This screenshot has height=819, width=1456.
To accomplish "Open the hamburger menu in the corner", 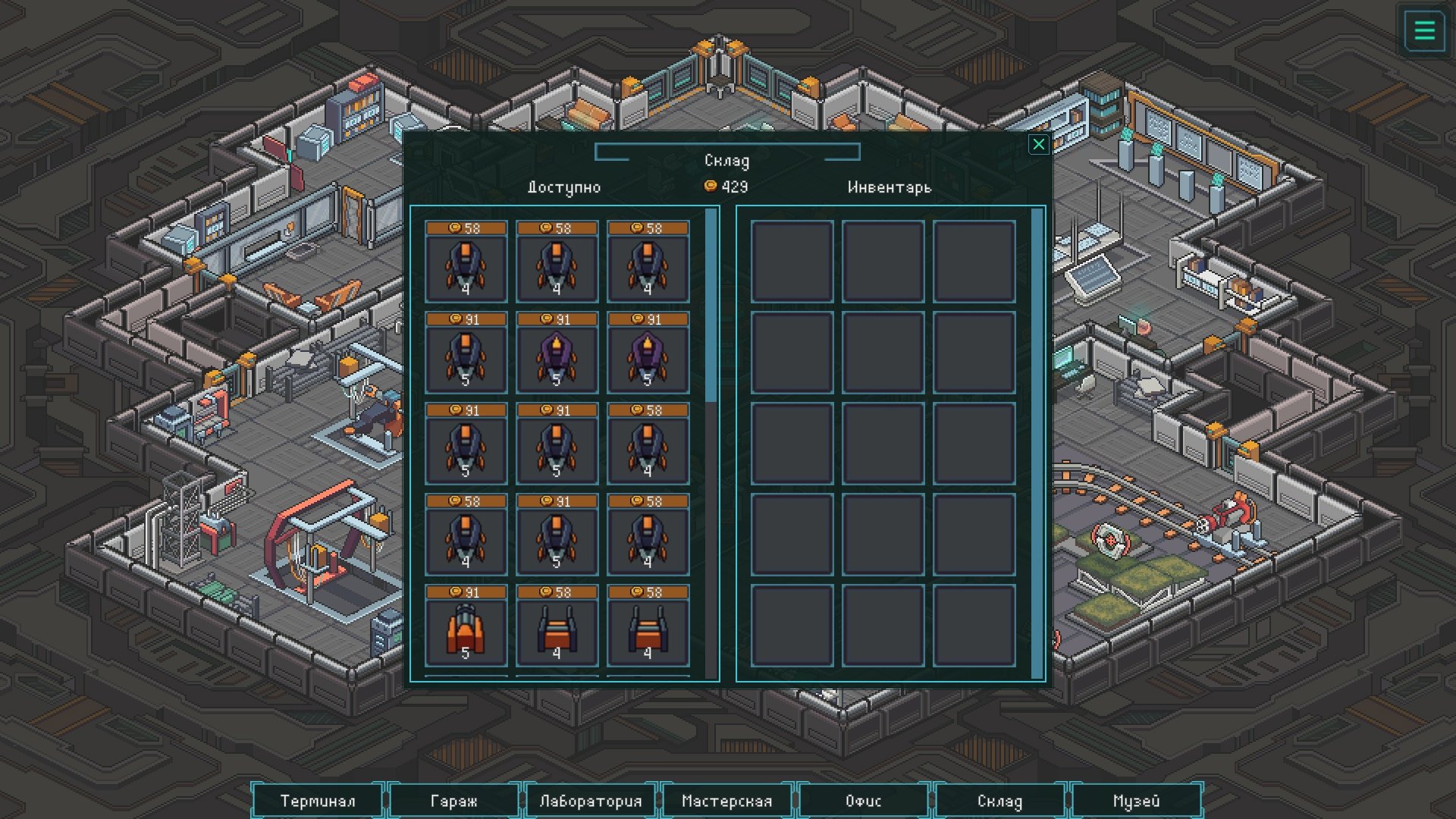I will click(x=1424, y=31).
